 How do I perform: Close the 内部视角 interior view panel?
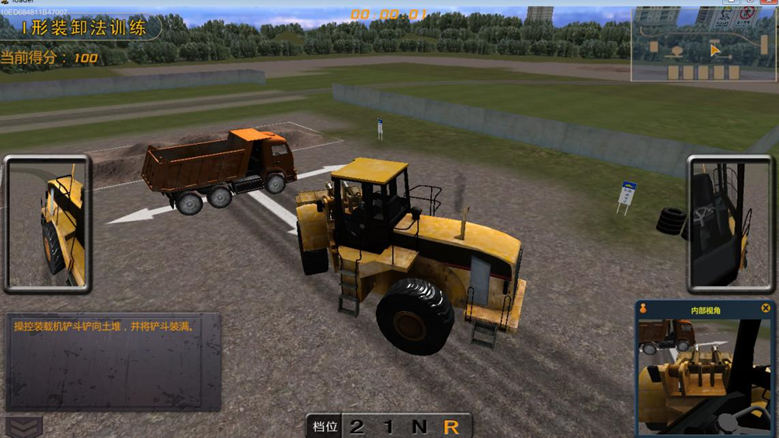point(765,309)
